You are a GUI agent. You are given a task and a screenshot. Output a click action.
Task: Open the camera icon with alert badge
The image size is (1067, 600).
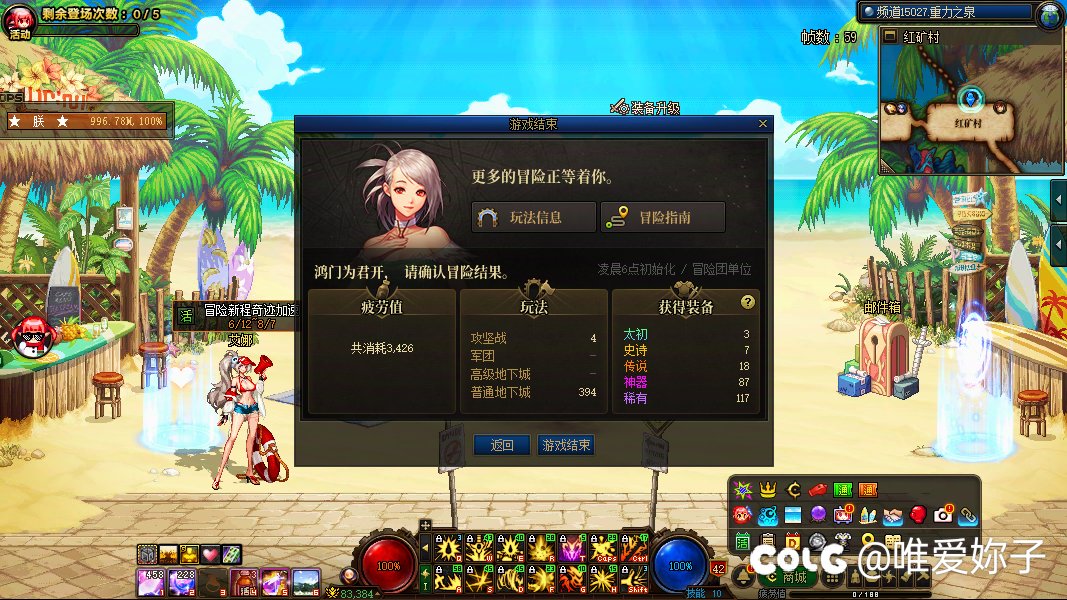pyautogui.click(x=943, y=515)
